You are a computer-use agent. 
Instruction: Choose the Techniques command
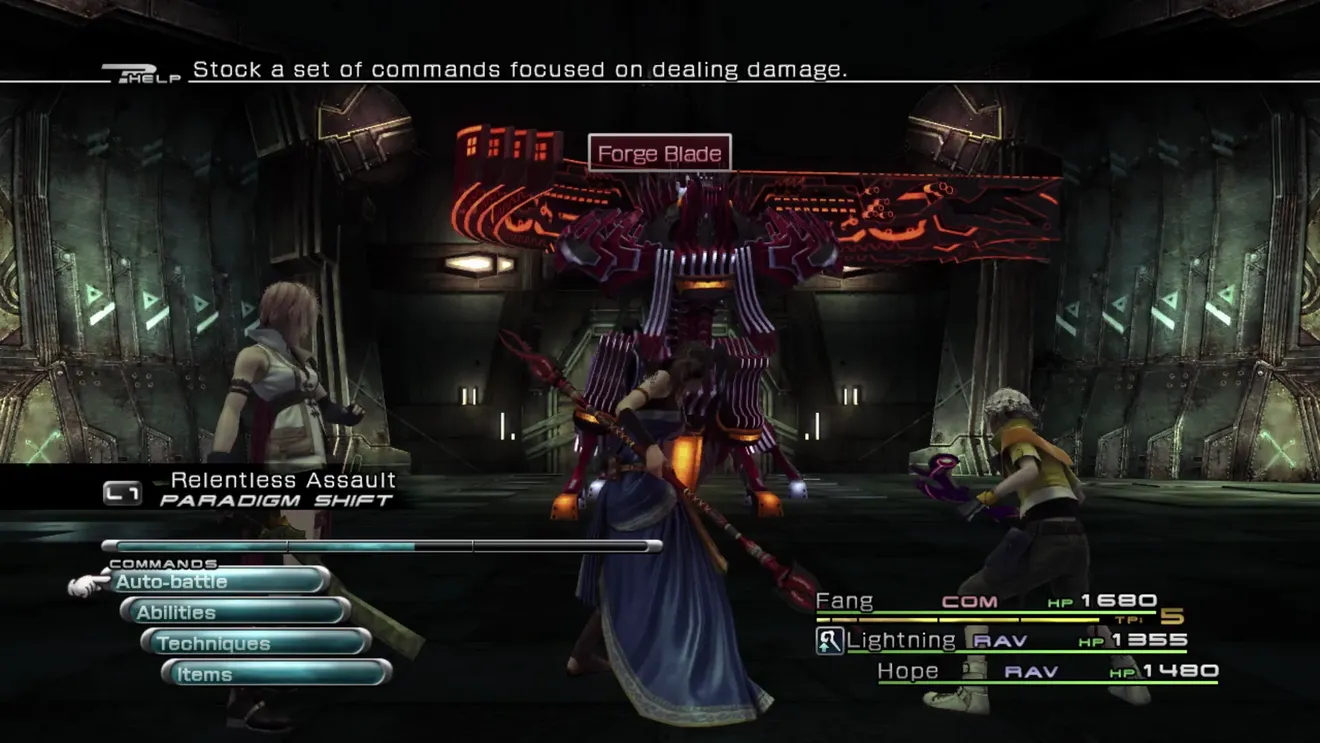point(256,643)
